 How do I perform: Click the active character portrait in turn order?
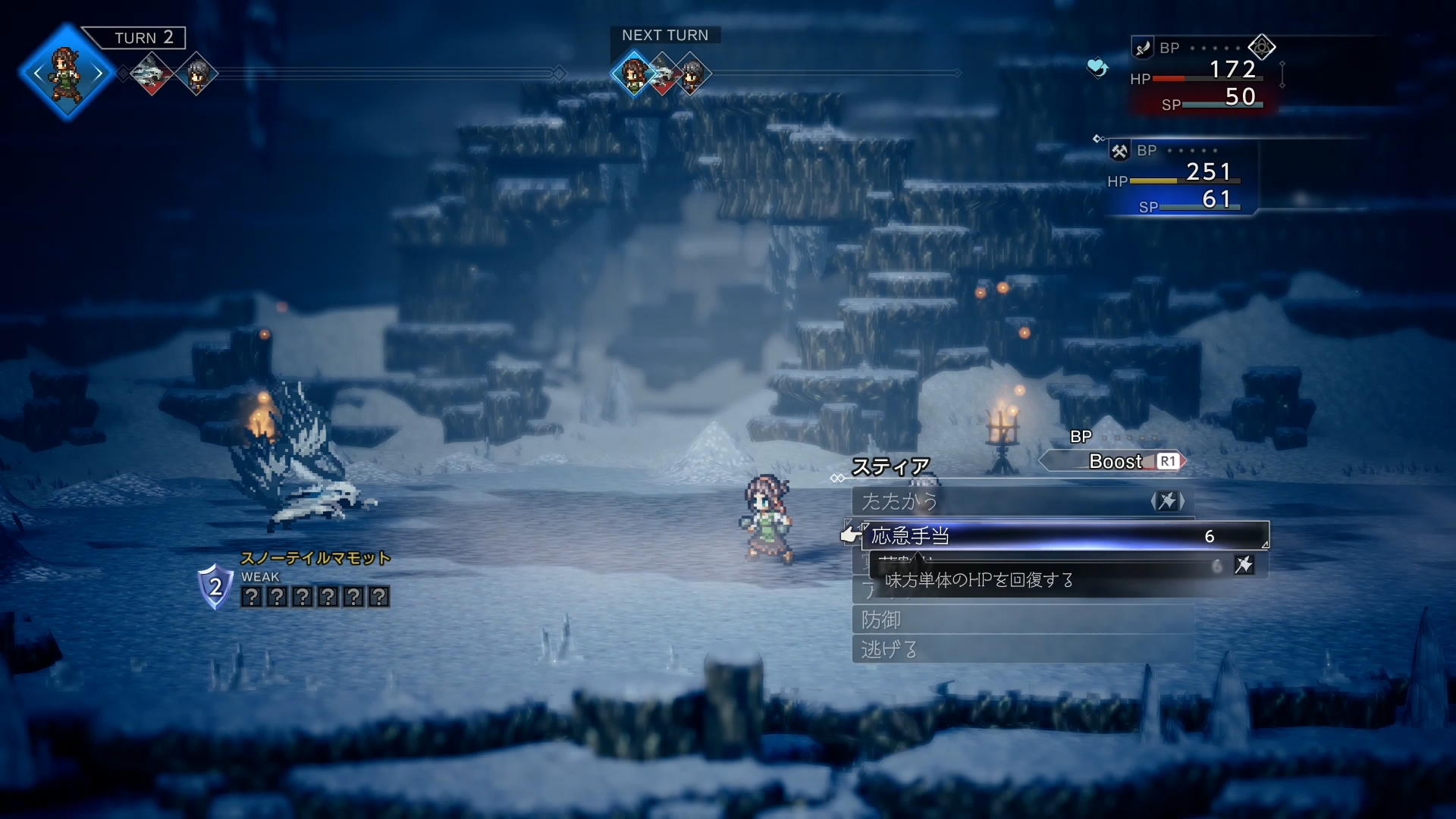pyautogui.click(x=67, y=74)
